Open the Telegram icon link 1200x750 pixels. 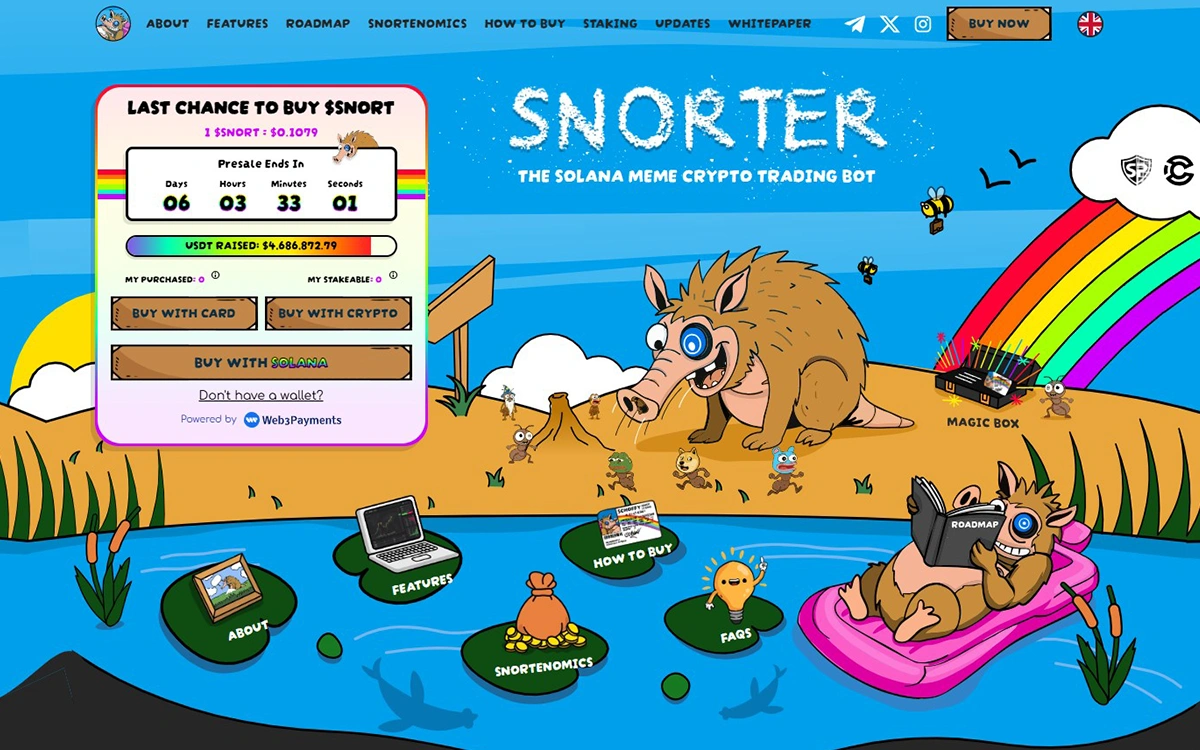coord(855,24)
